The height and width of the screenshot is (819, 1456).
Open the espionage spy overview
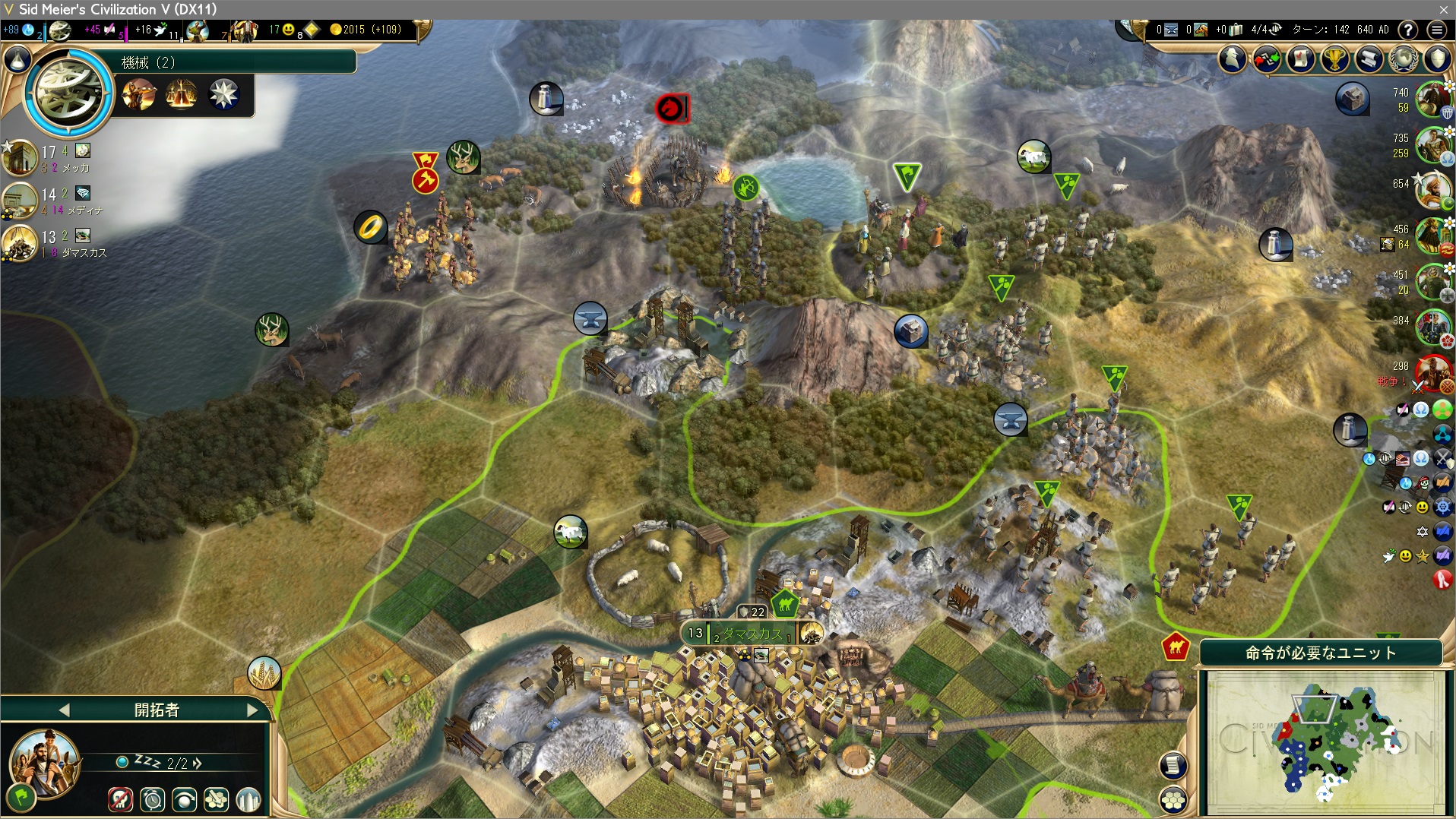(x=1233, y=58)
